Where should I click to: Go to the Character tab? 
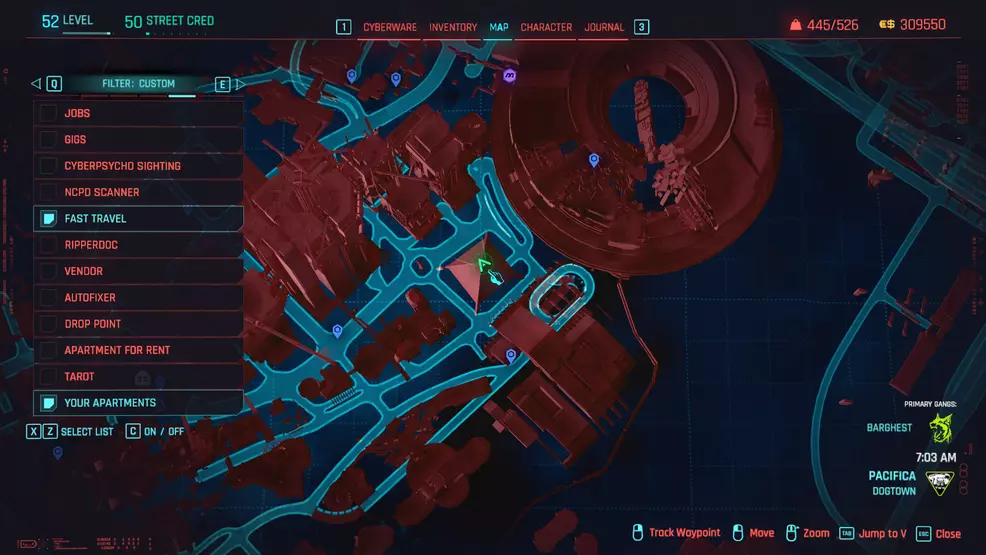[546, 27]
